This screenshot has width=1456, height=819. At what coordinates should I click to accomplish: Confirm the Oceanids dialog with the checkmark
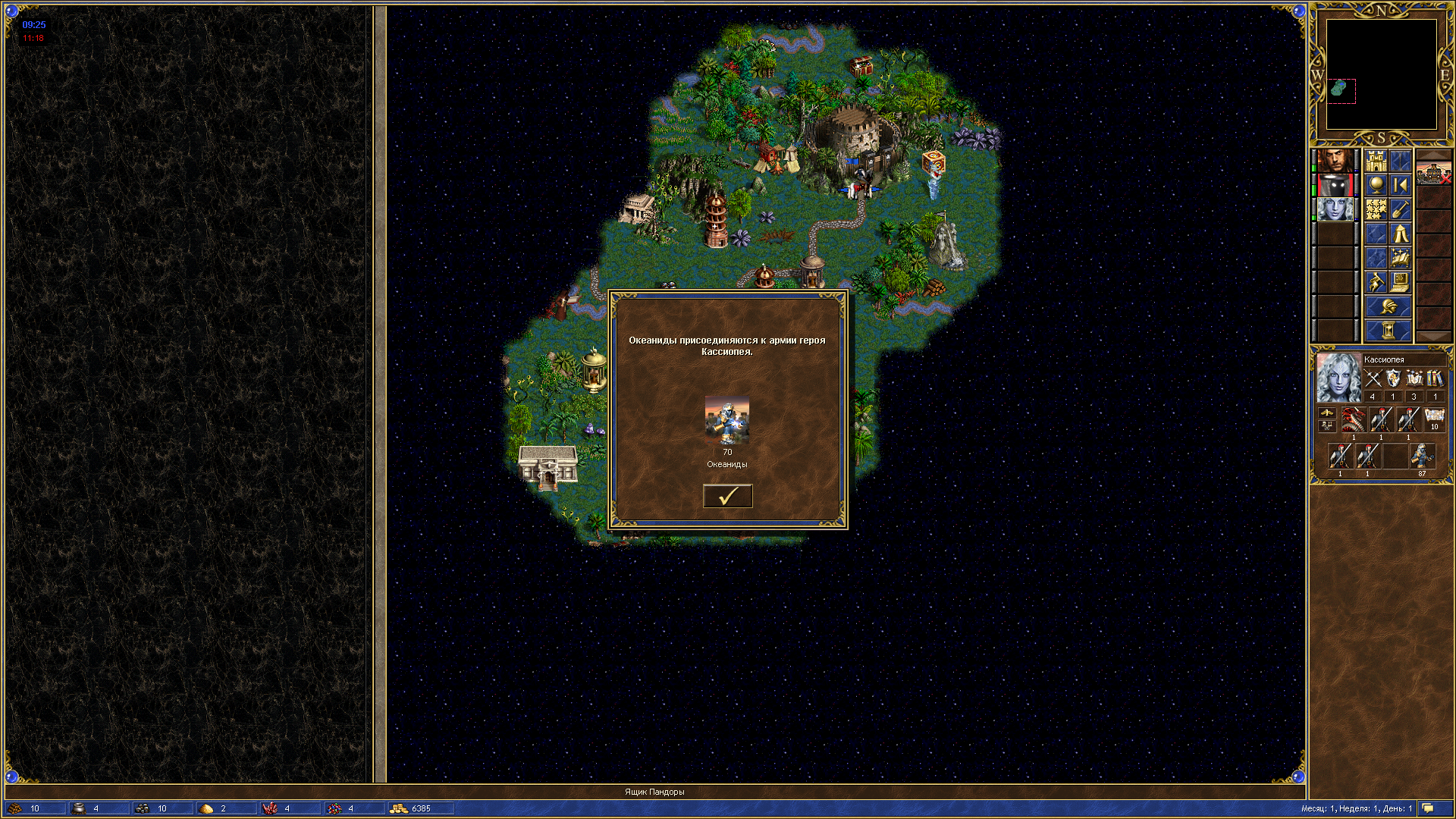727,496
